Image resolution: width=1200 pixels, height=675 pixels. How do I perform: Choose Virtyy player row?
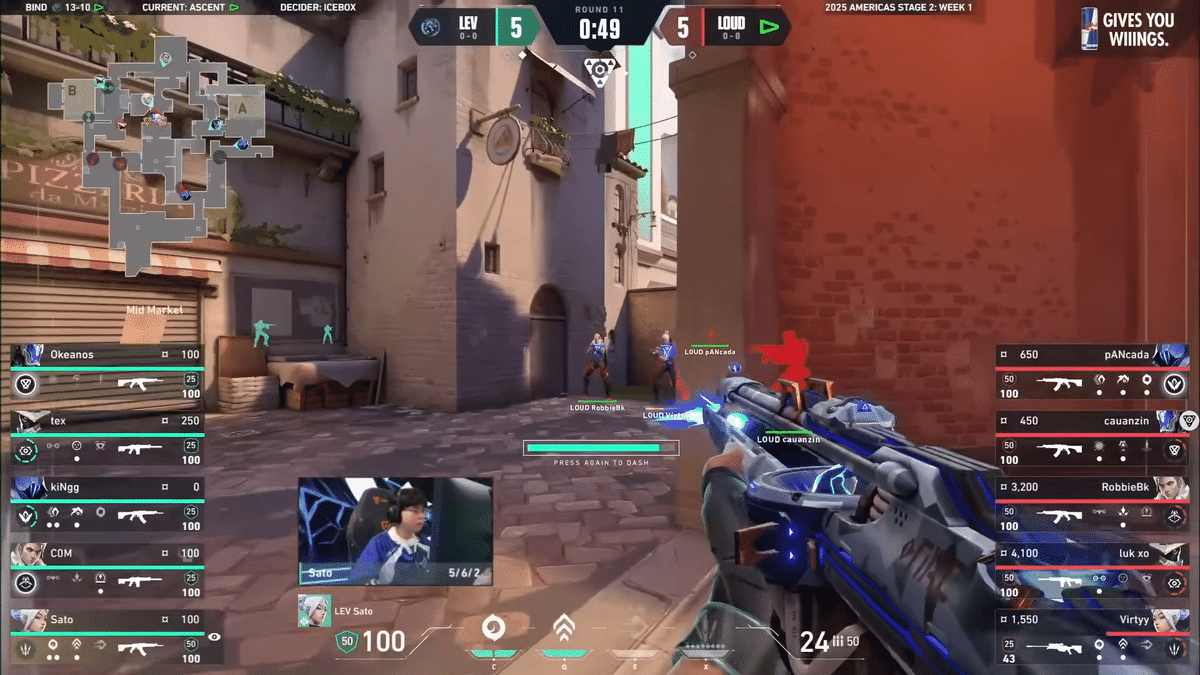1092,635
